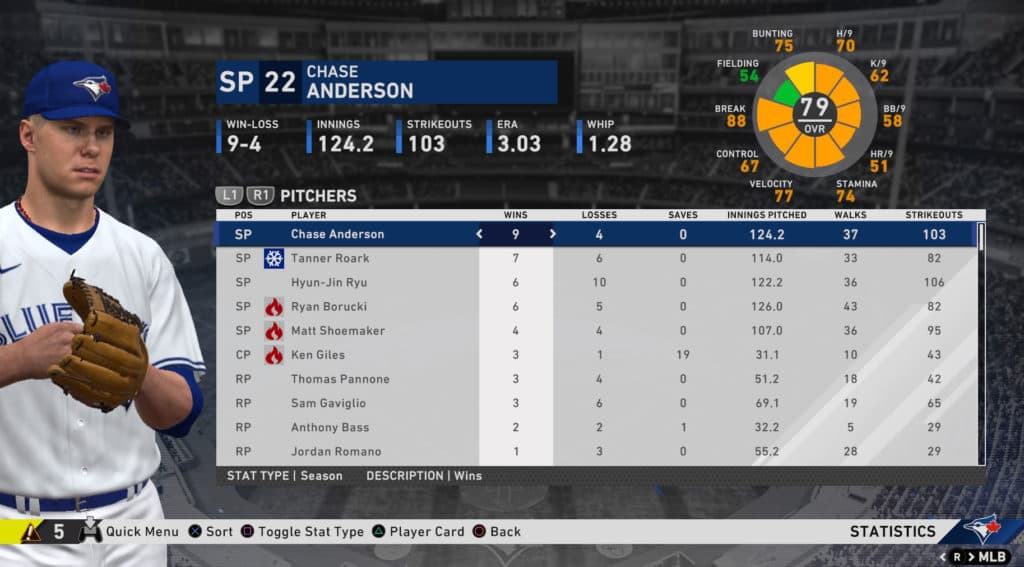1024x567 pixels.
Task: Sort by the Strikeouts column header
Action: coord(934,215)
